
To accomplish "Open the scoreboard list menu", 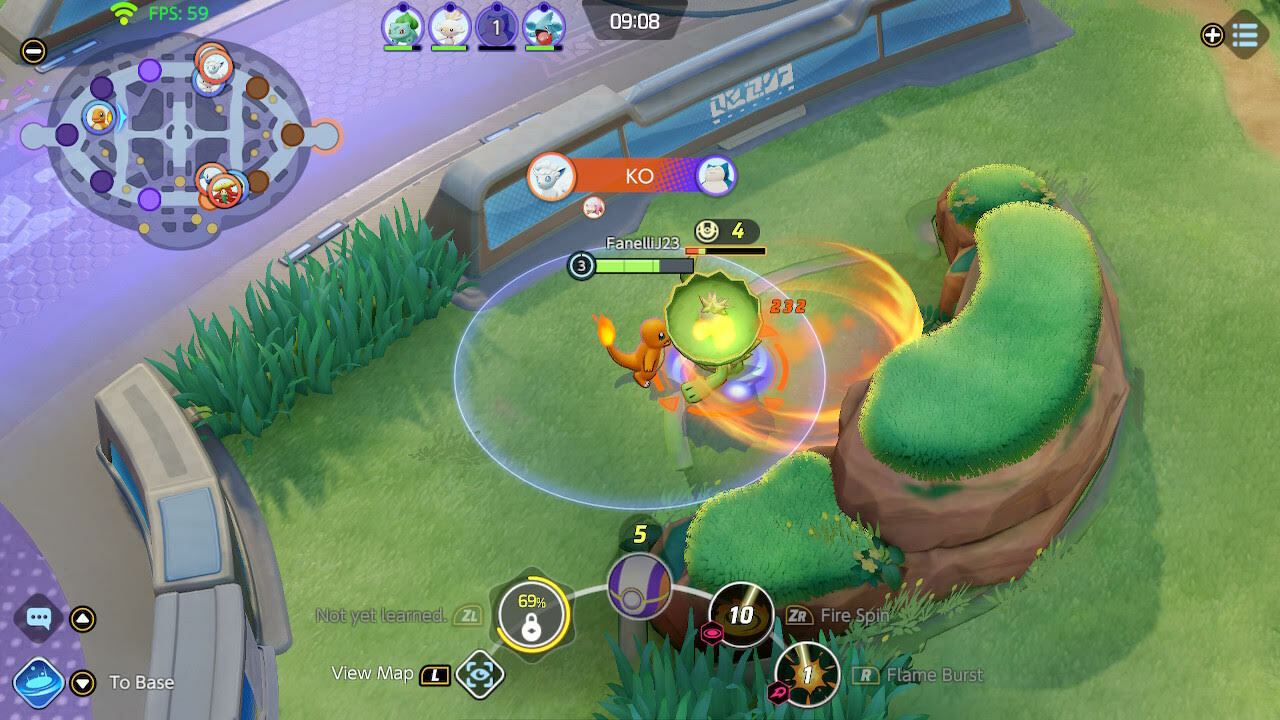I will click(x=1245, y=35).
